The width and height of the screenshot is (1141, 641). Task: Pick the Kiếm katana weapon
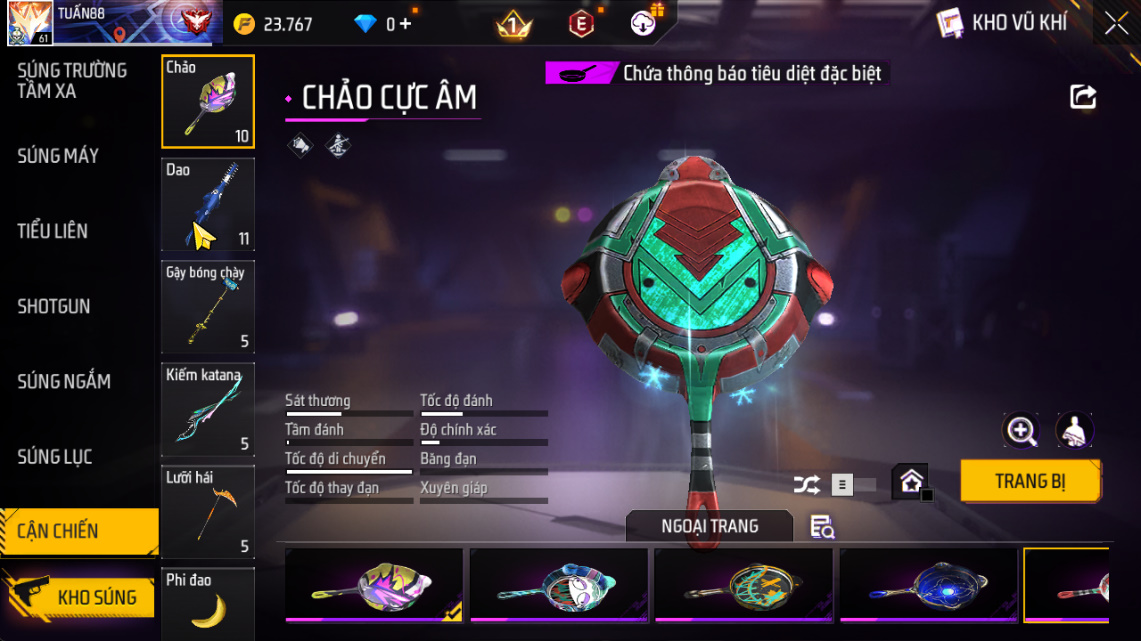pos(208,410)
